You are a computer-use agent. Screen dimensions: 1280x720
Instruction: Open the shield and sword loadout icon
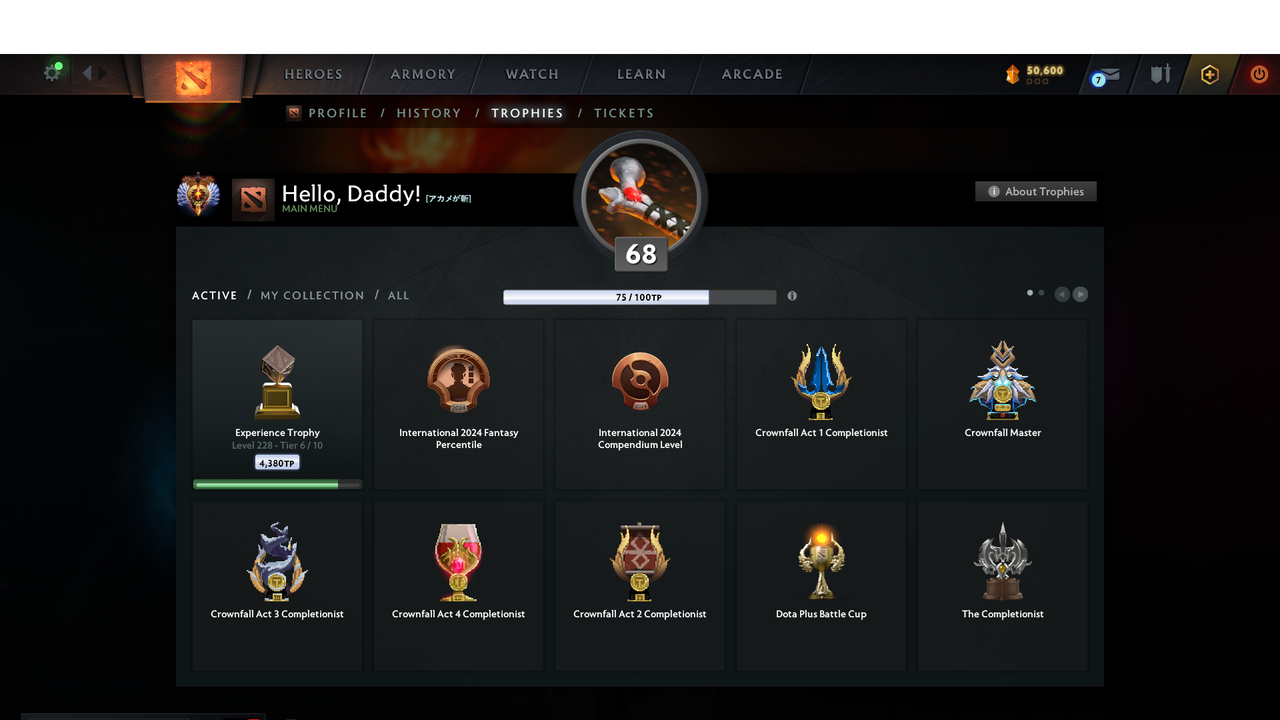(1159, 74)
